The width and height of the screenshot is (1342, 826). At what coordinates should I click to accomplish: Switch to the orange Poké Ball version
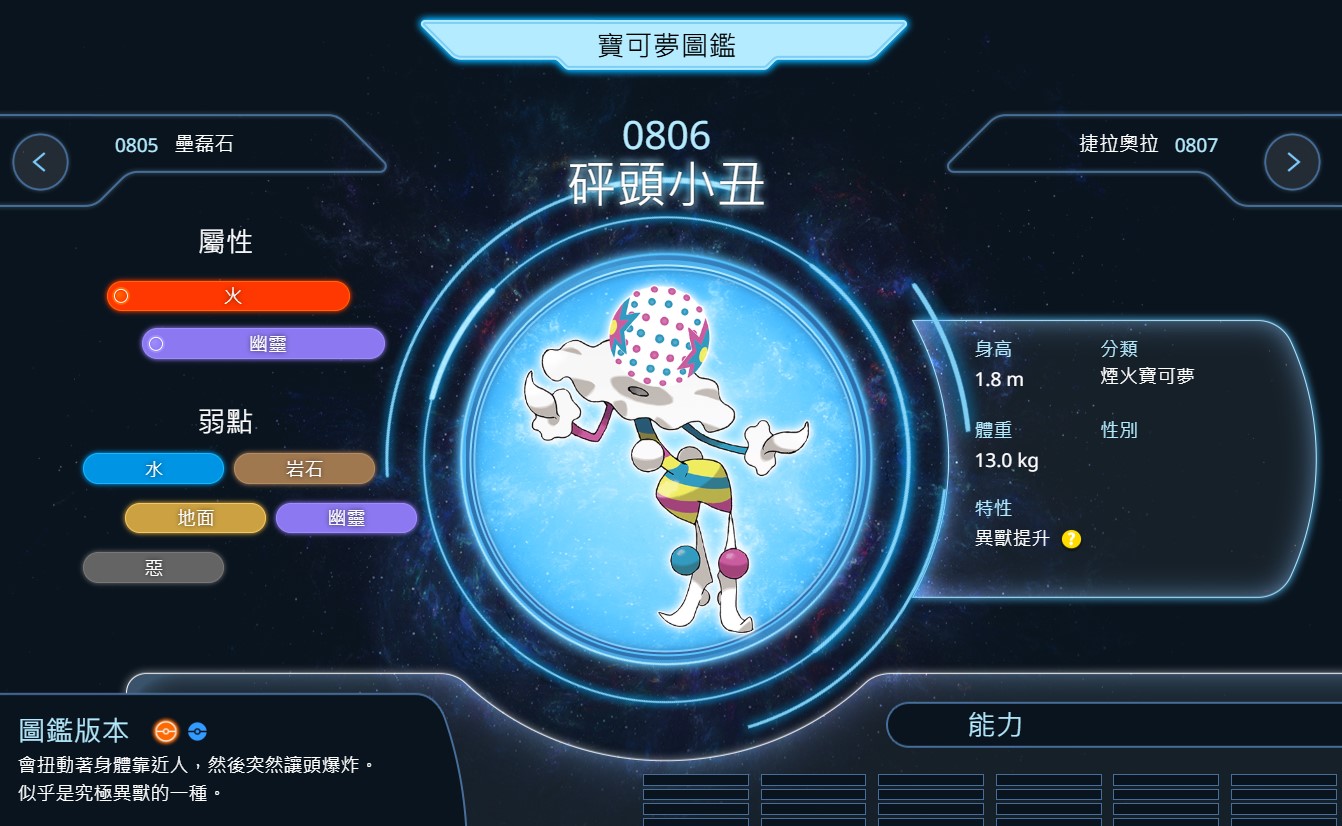coord(166,731)
